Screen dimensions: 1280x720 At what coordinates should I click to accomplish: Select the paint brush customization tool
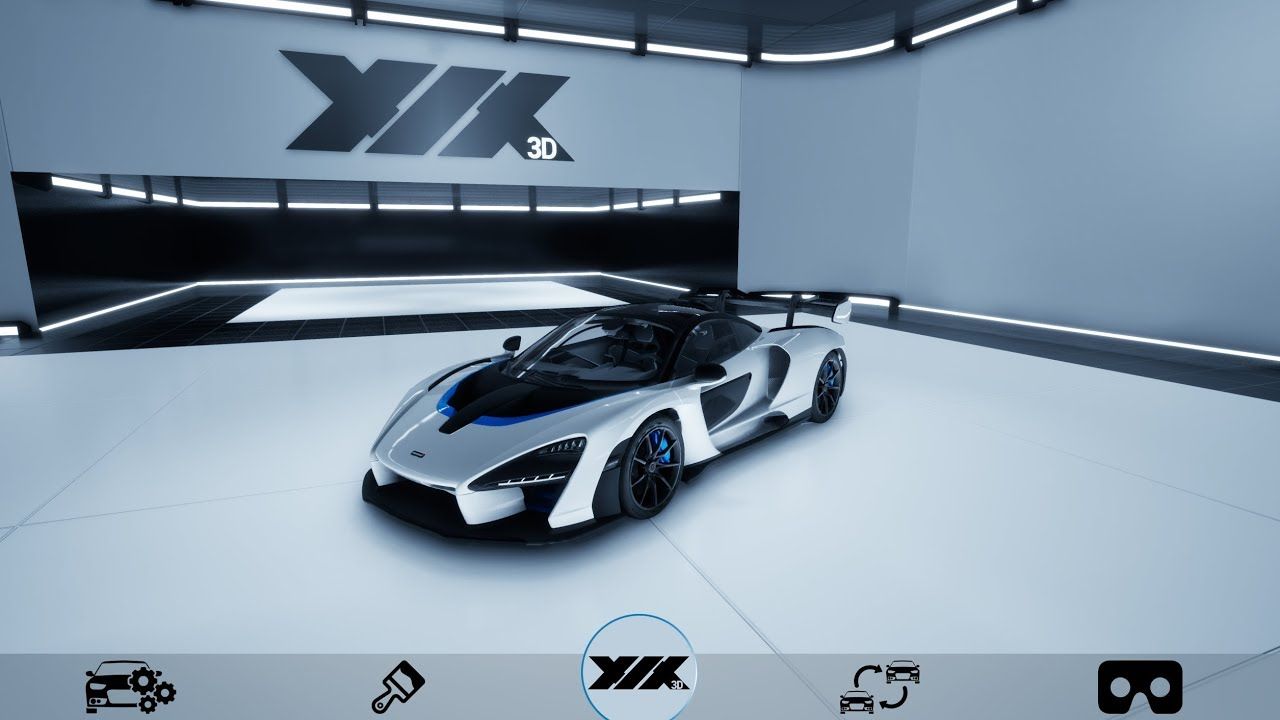(x=398, y=687)
